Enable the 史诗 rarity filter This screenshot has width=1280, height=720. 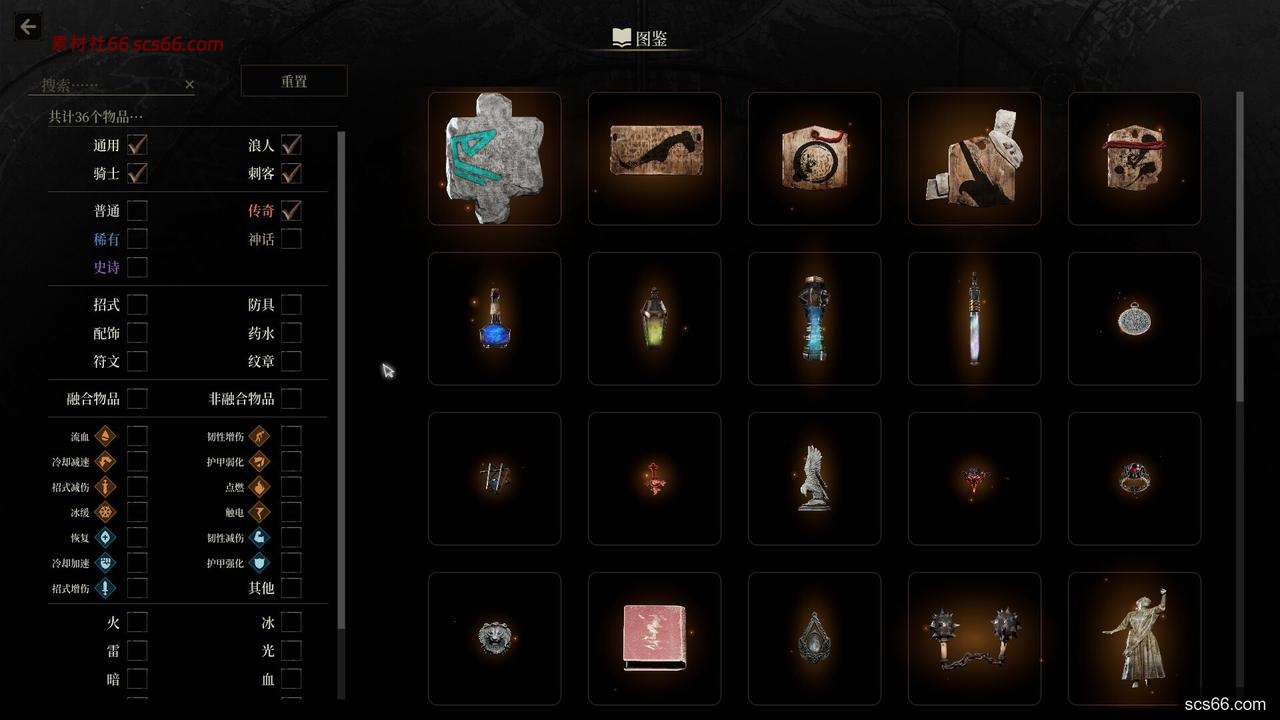click(x=136, y=267)
